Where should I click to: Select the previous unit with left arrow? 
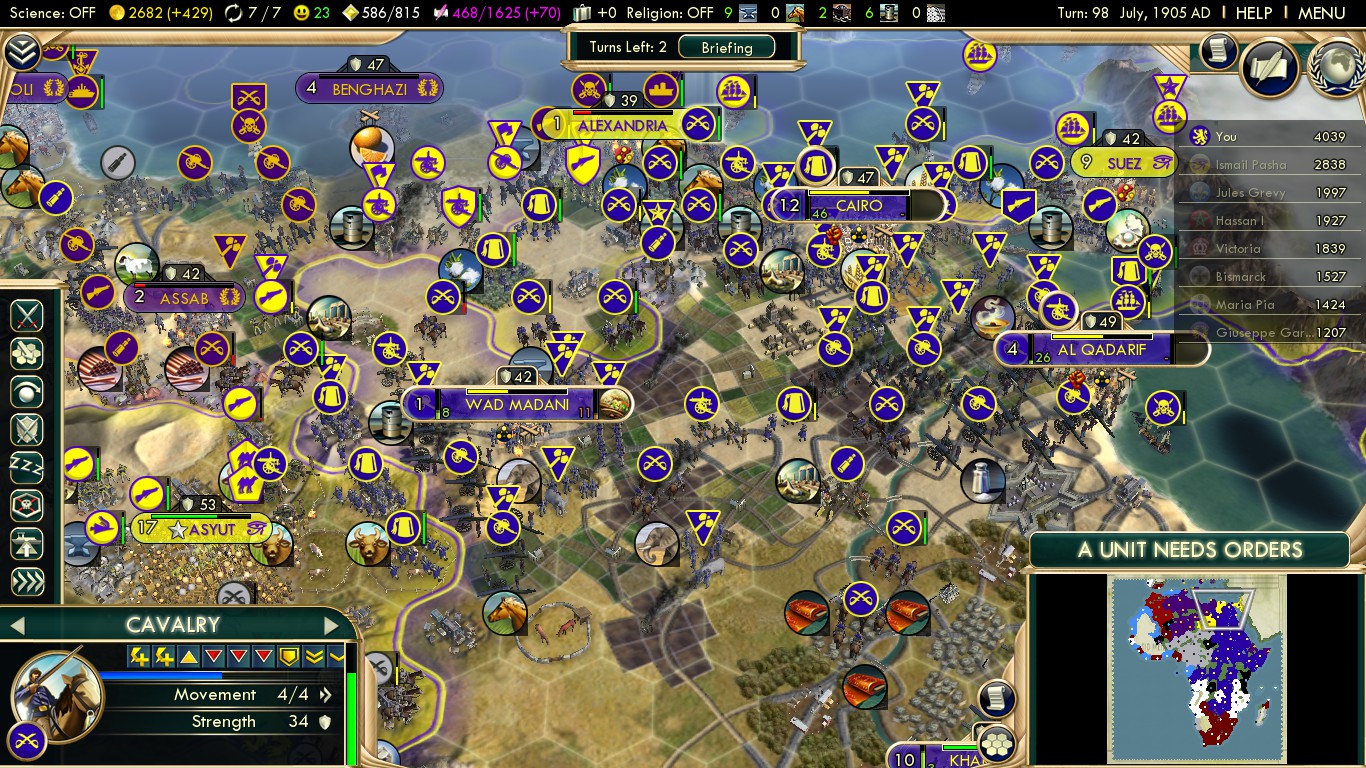(16, 626)
